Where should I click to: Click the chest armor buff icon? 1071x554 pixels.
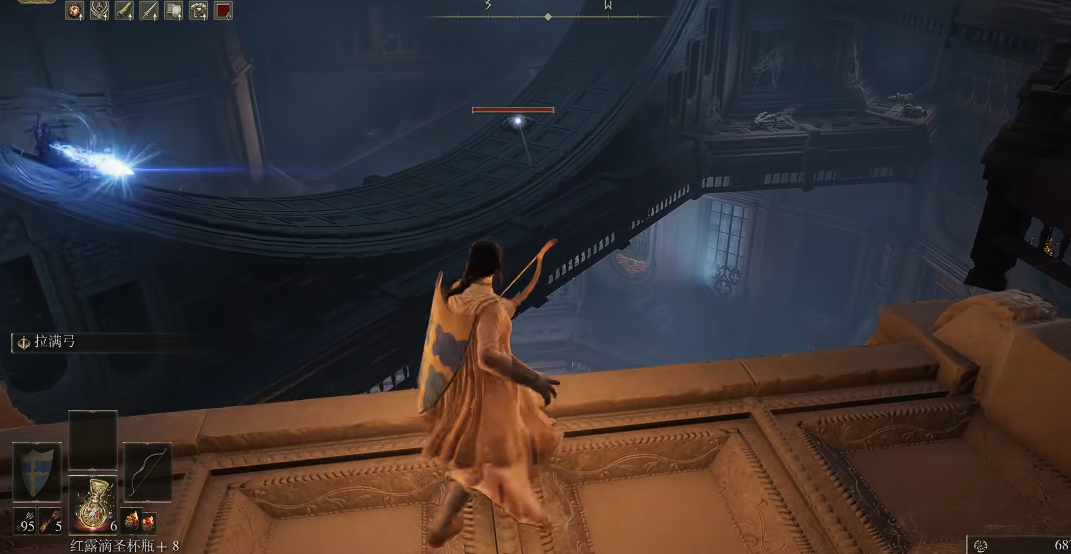click(x=199, y=11)
